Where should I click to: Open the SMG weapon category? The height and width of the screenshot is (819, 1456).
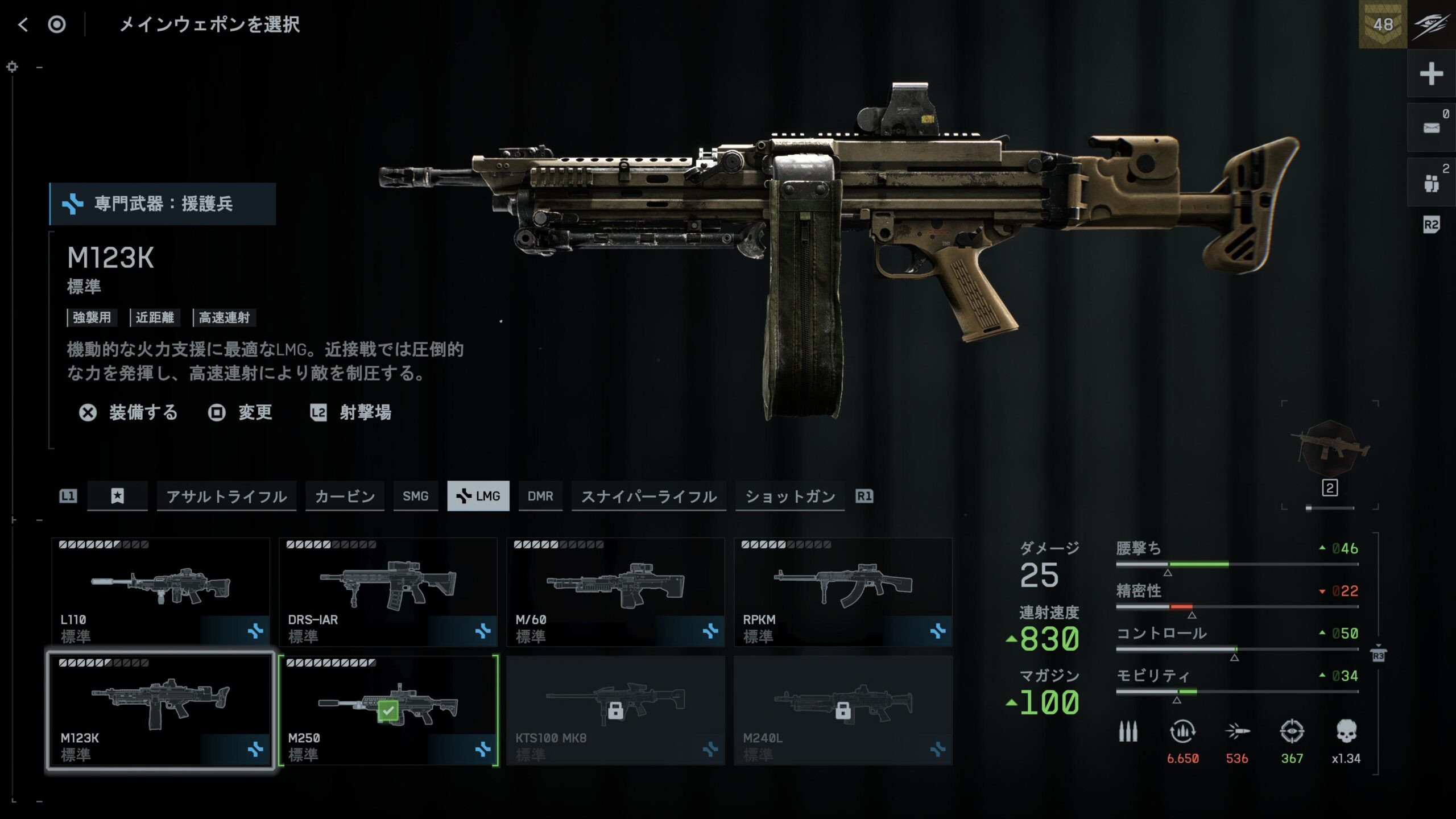pos(415,496)
